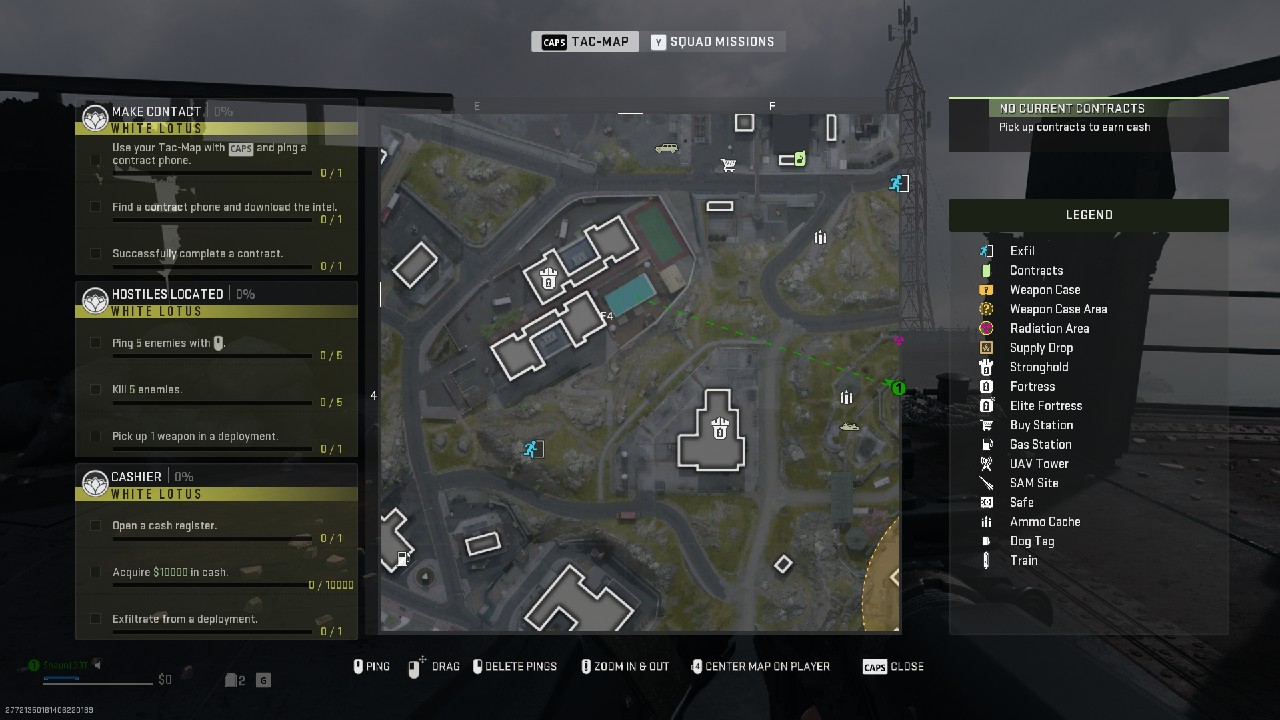The image size is (1280, 720).
Task: Click the White Lotus faction emblem
Action: 95,116
